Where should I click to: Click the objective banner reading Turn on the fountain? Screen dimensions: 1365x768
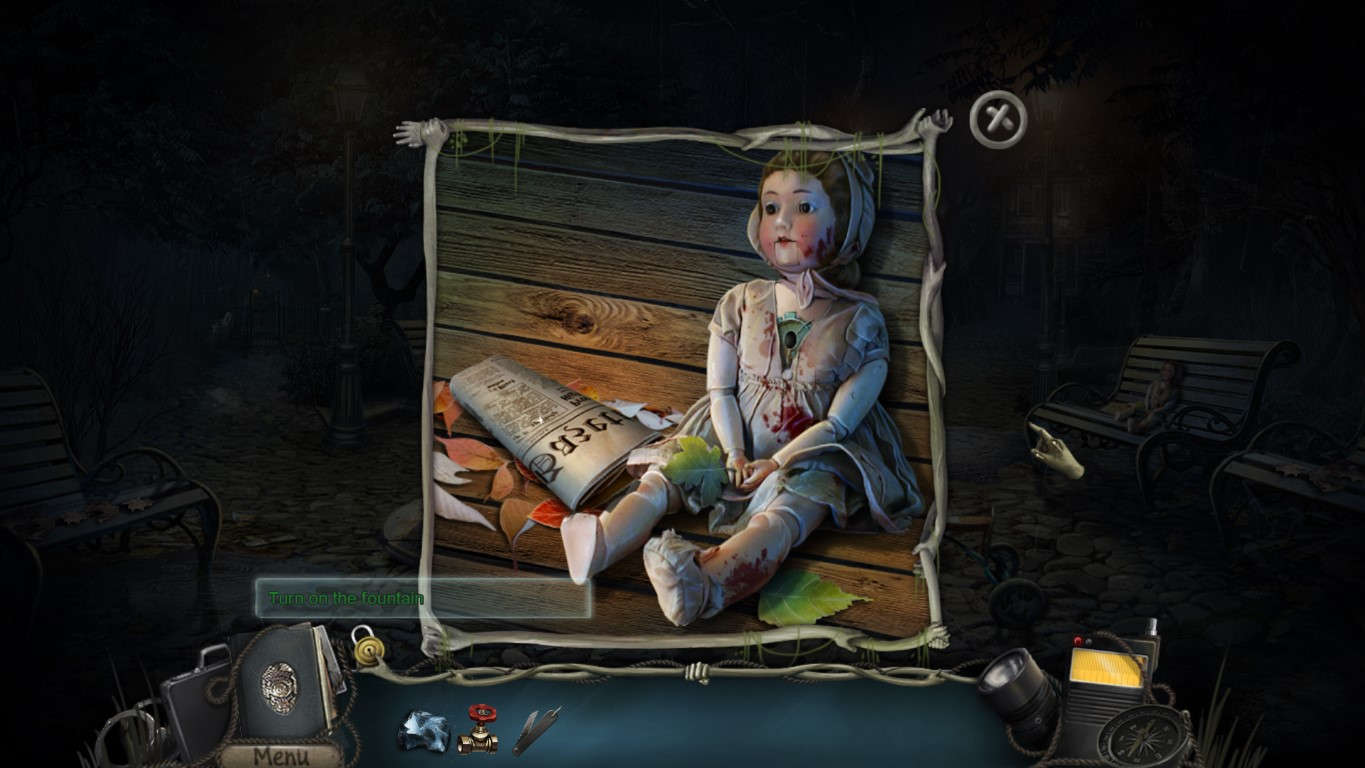[346, 597]
